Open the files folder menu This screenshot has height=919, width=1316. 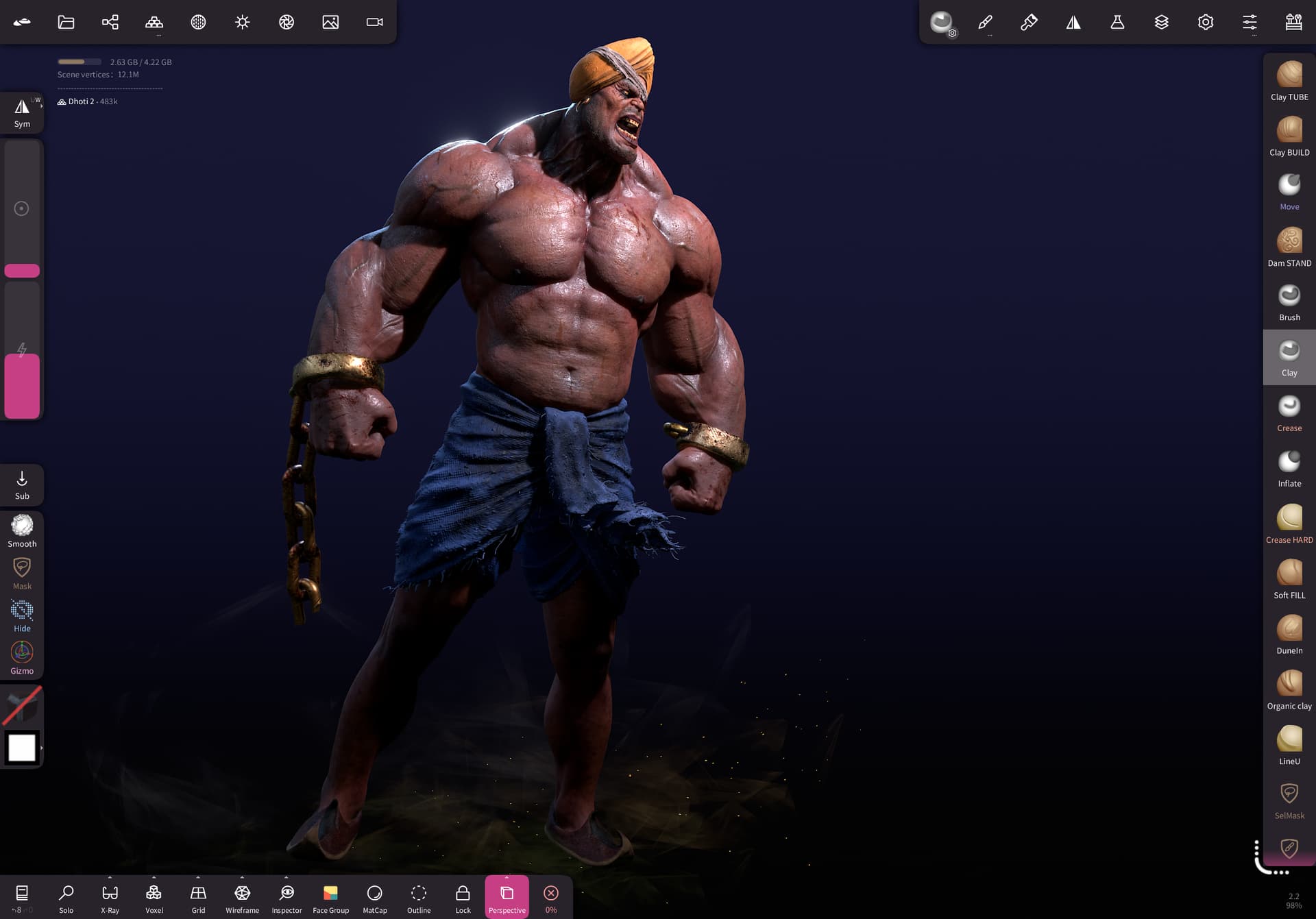66,22
